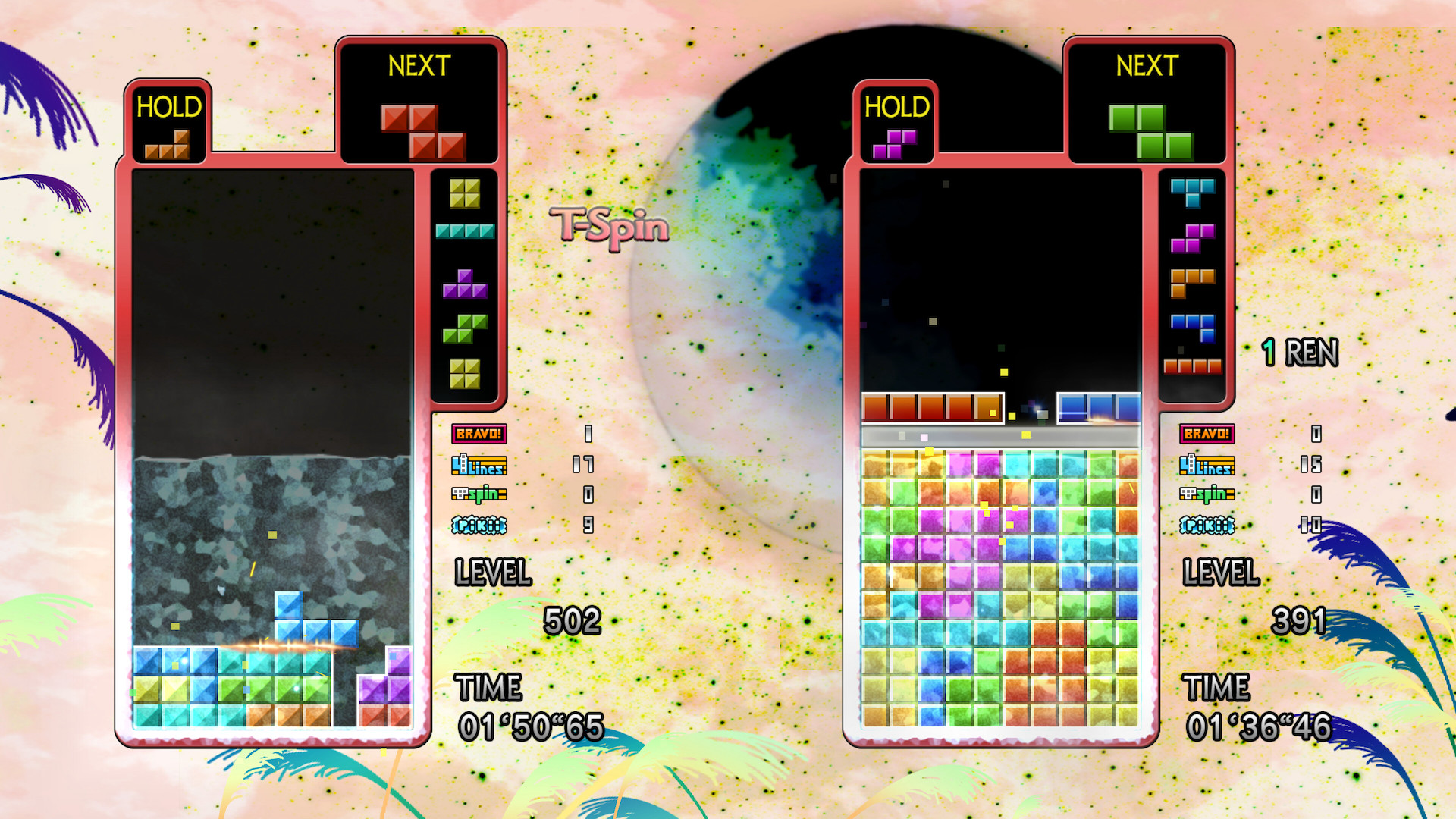Click the Pikii stat icon on the left panel
1456x819 pixels.
(x=481, y=526)
